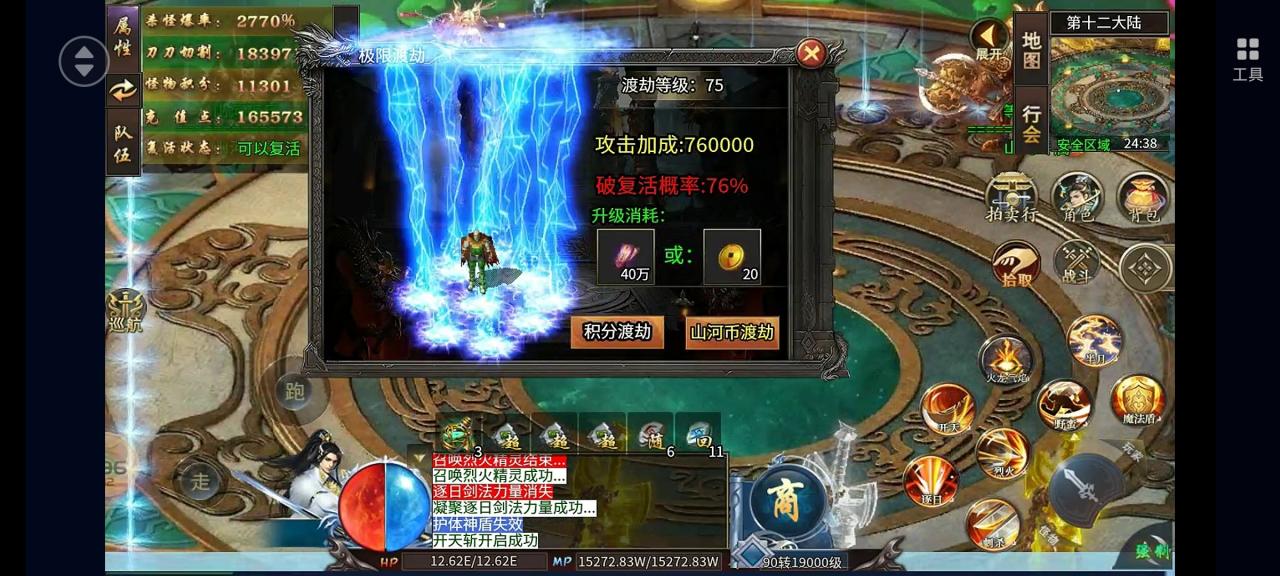
Task: Tap the sword basic attack button
Action: click(1087, 490)
